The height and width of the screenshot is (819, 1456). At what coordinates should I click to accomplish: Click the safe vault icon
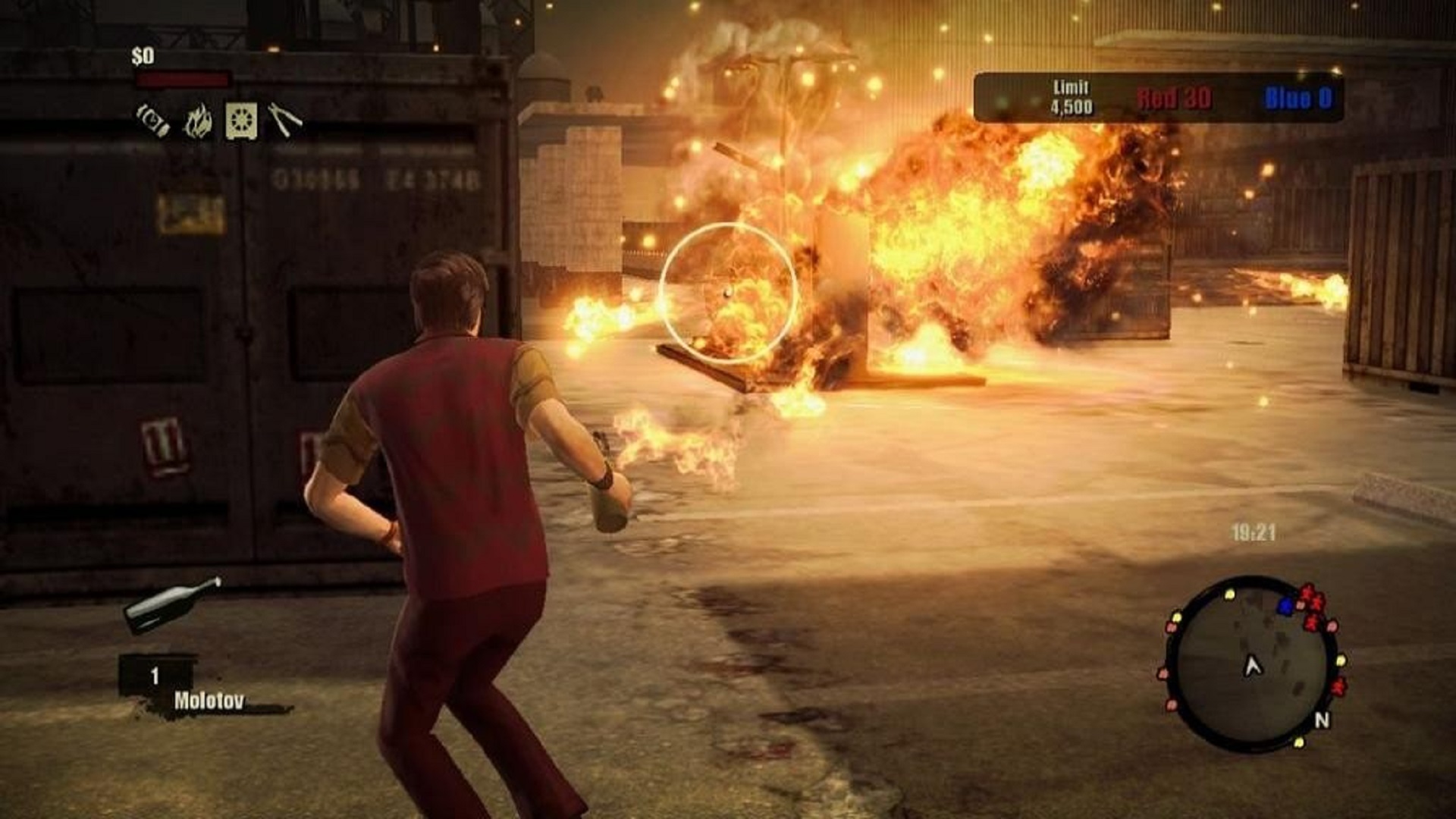pos(241,121)
